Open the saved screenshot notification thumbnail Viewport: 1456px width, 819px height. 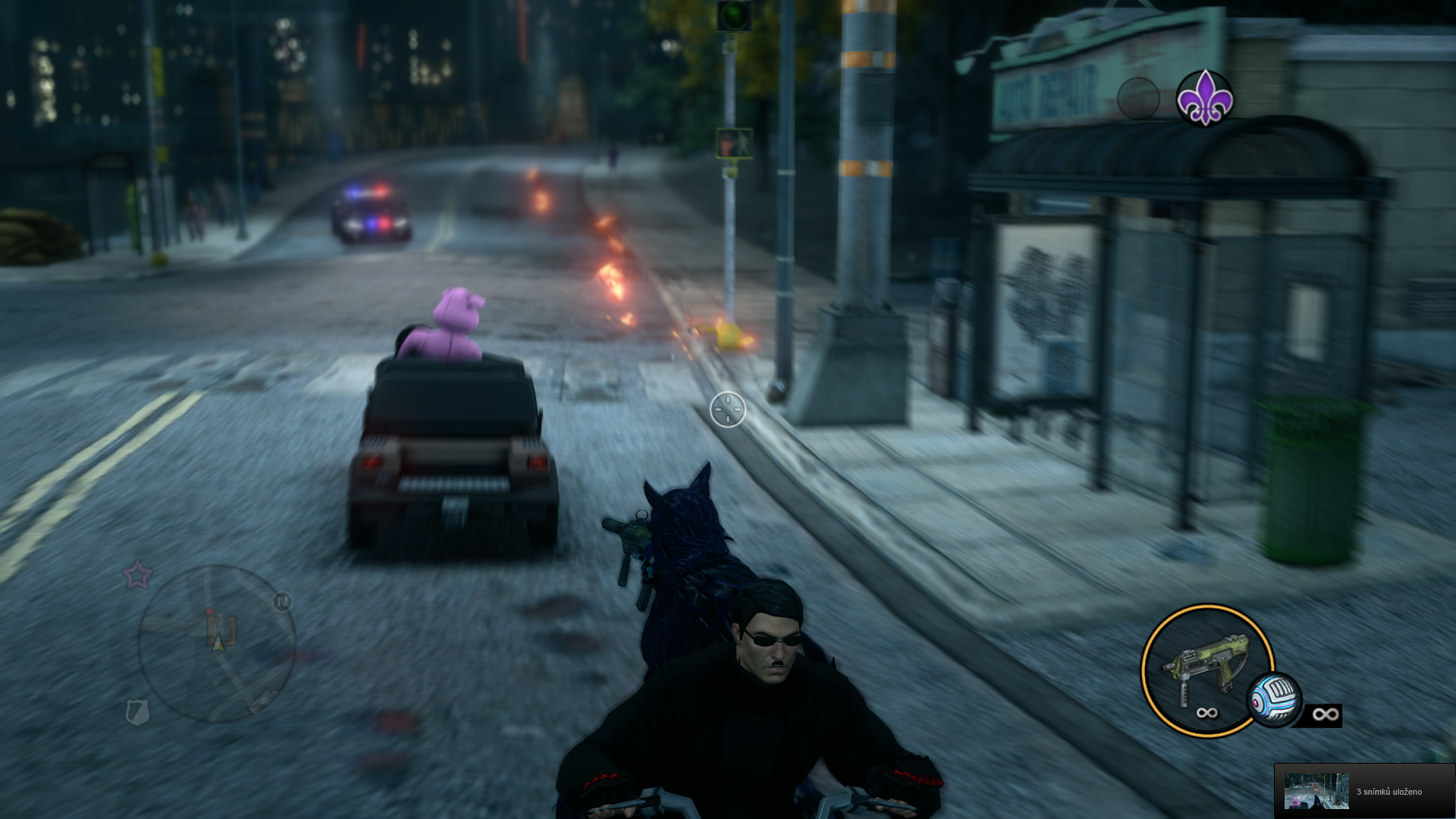click(x=1316, y=791)
